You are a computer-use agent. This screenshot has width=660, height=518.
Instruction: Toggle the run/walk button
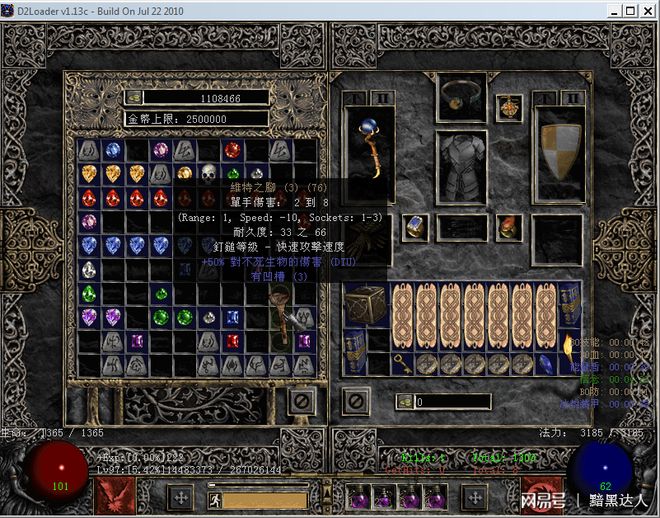coord(213,497)
